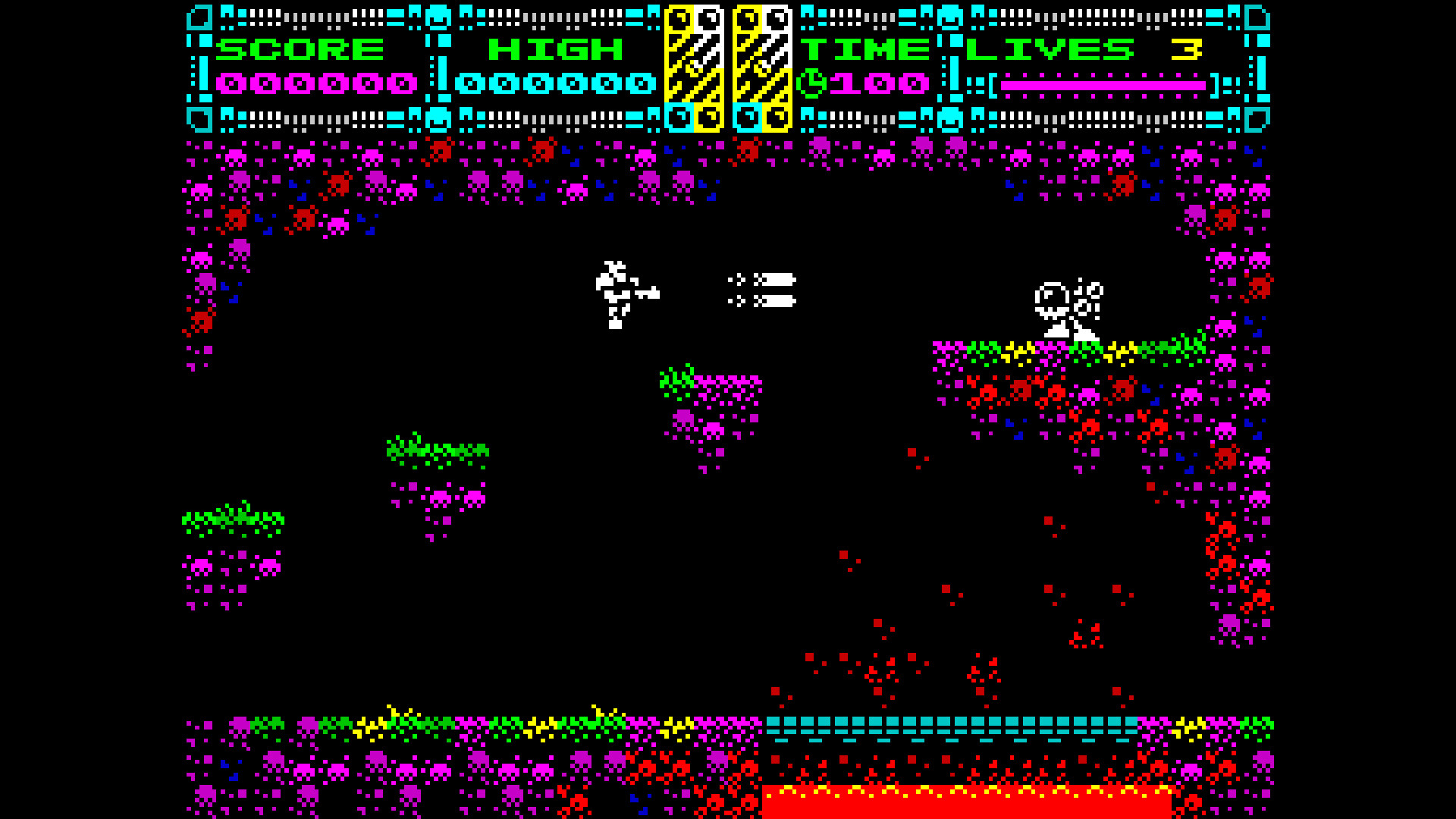Click the right bracket of the energy bar
The width and height of the screenshot is (1456, 819).
[1213, 85]
